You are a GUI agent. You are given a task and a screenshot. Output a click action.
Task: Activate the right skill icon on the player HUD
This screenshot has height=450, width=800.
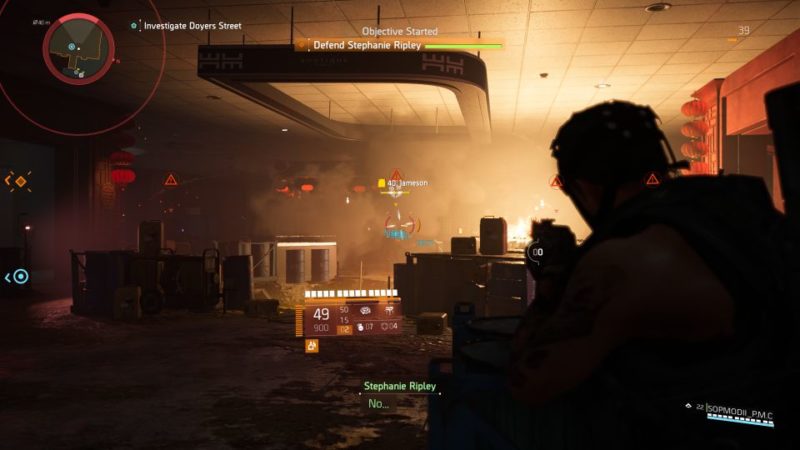(387, 311)
